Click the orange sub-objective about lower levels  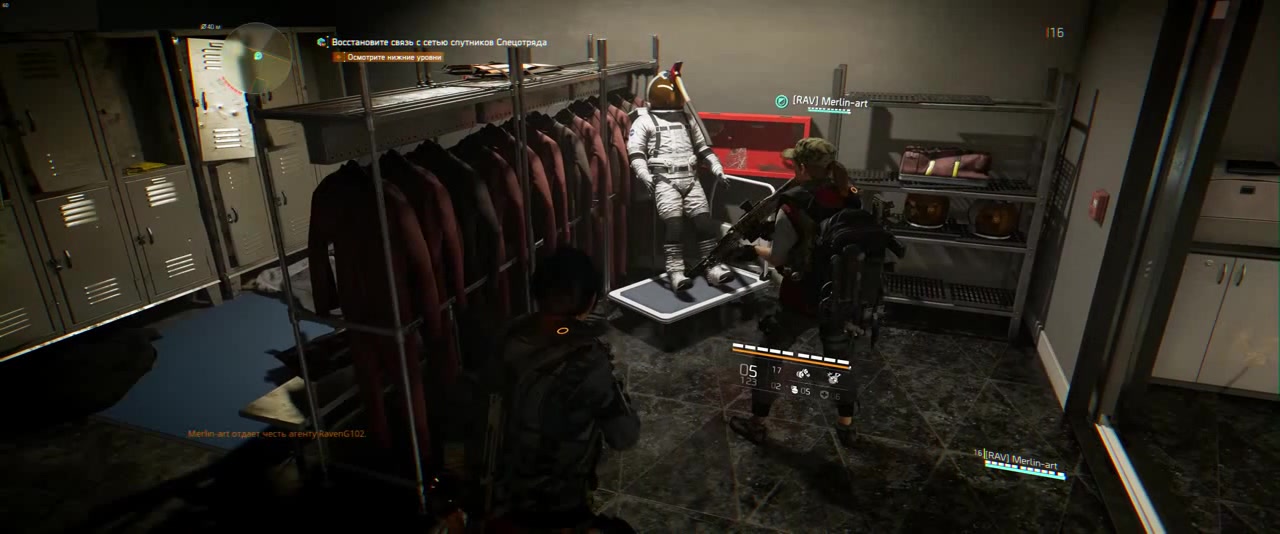[x=393, y=58]
